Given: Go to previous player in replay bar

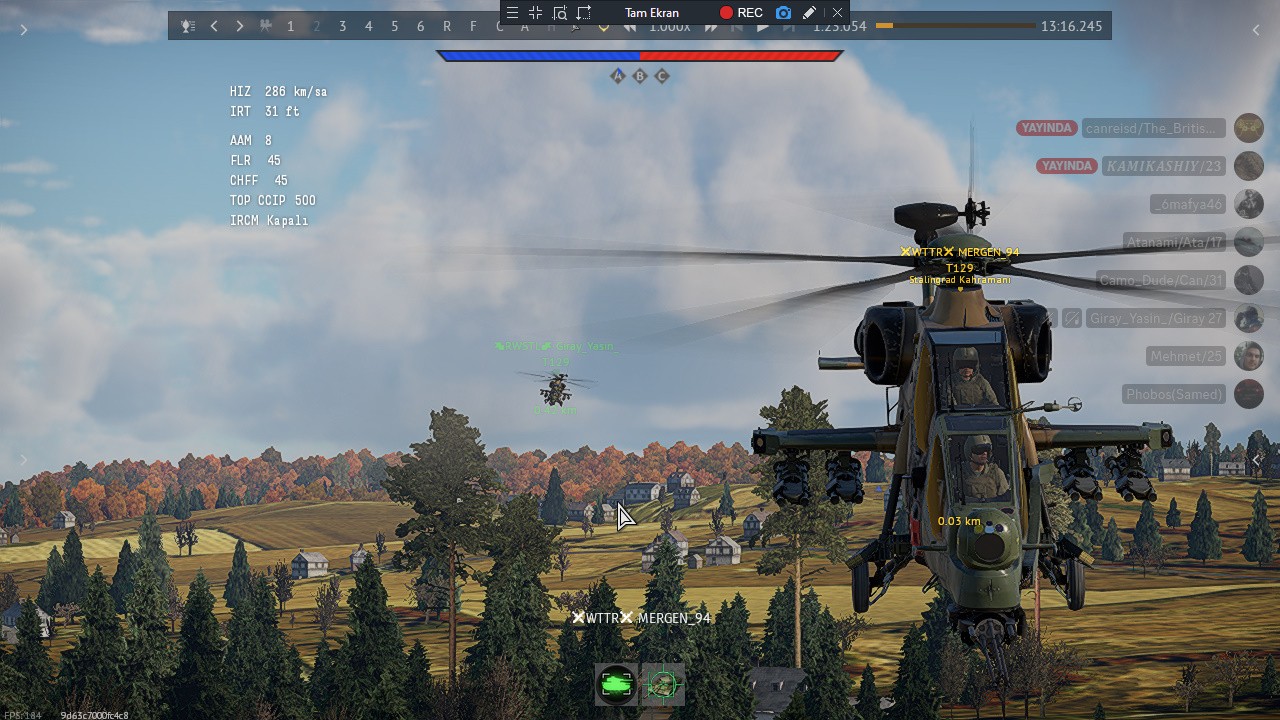Looking at the screenshot, I should [x=214, y=26].
